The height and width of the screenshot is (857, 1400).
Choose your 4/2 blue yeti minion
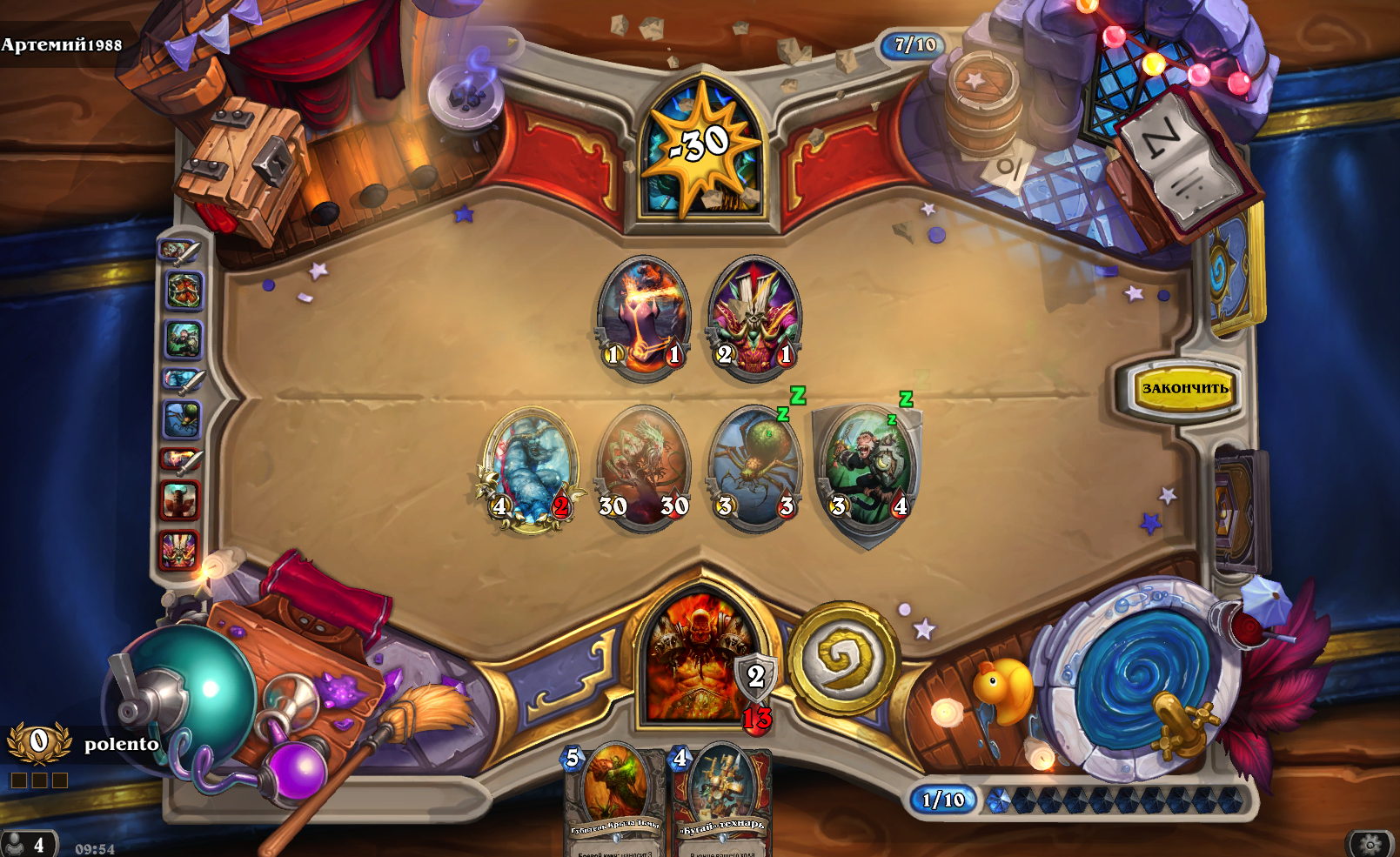(x=531, y=469)
